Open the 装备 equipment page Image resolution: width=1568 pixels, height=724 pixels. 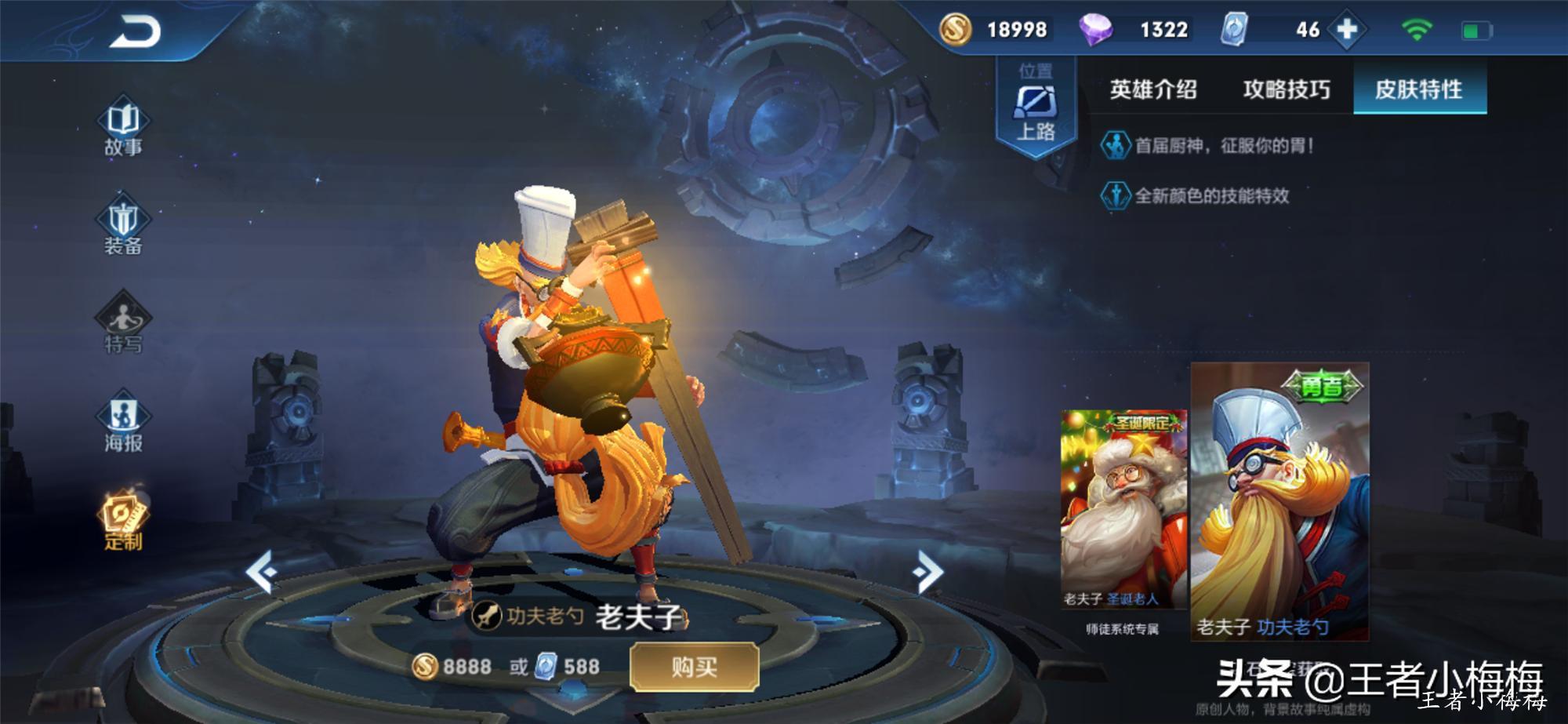[x=123, y=226]
